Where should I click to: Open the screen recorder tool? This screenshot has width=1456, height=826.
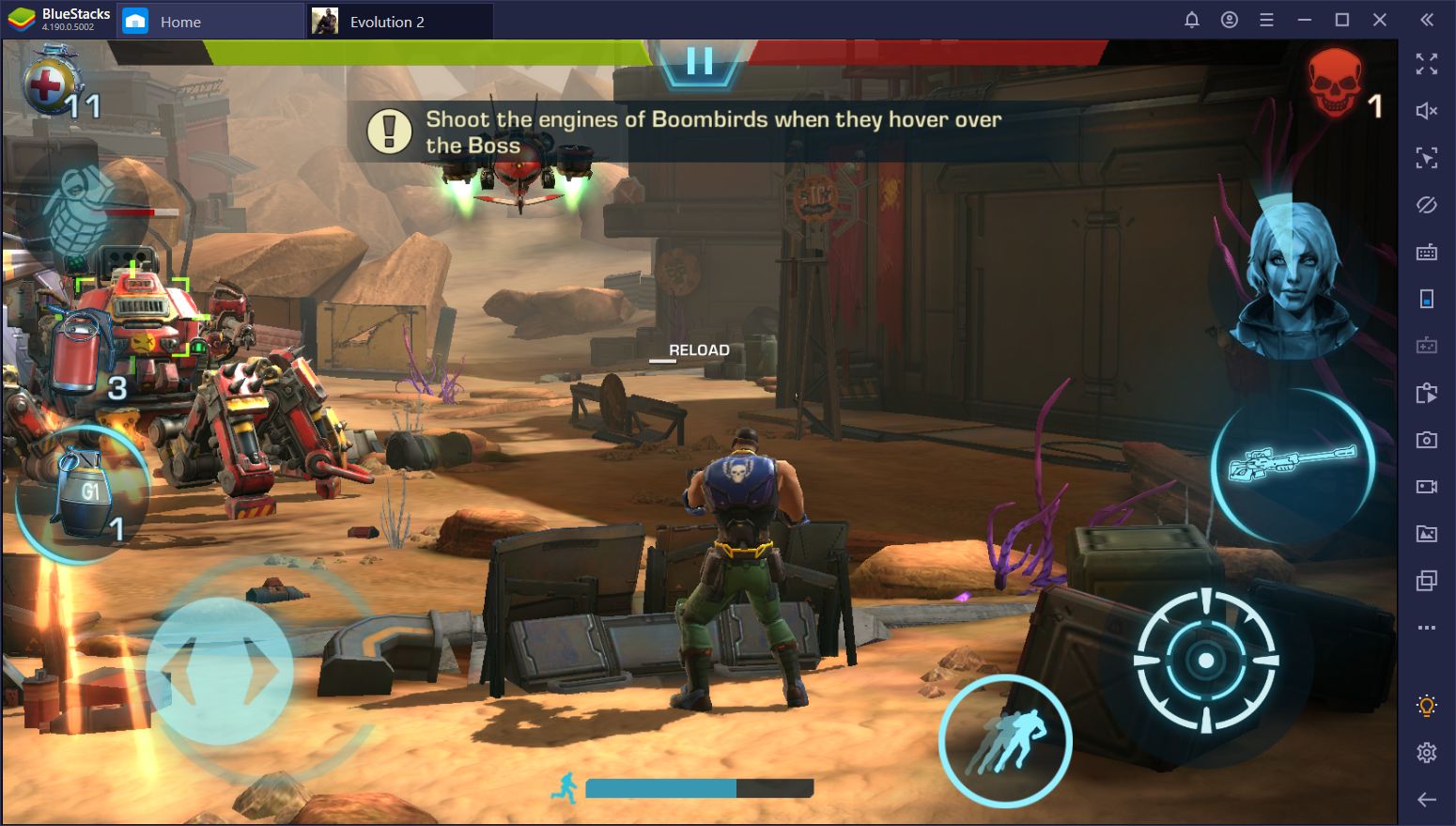[1427, 486]
